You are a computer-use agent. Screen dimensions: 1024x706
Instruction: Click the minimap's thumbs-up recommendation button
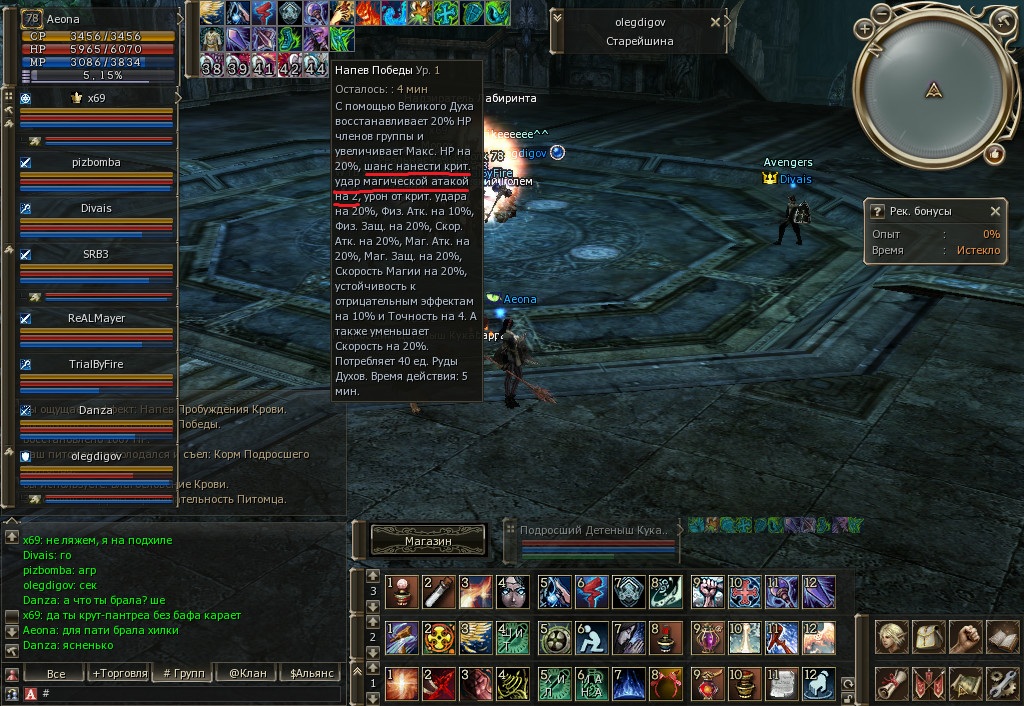pyautogui.click(x=994, y=154)
